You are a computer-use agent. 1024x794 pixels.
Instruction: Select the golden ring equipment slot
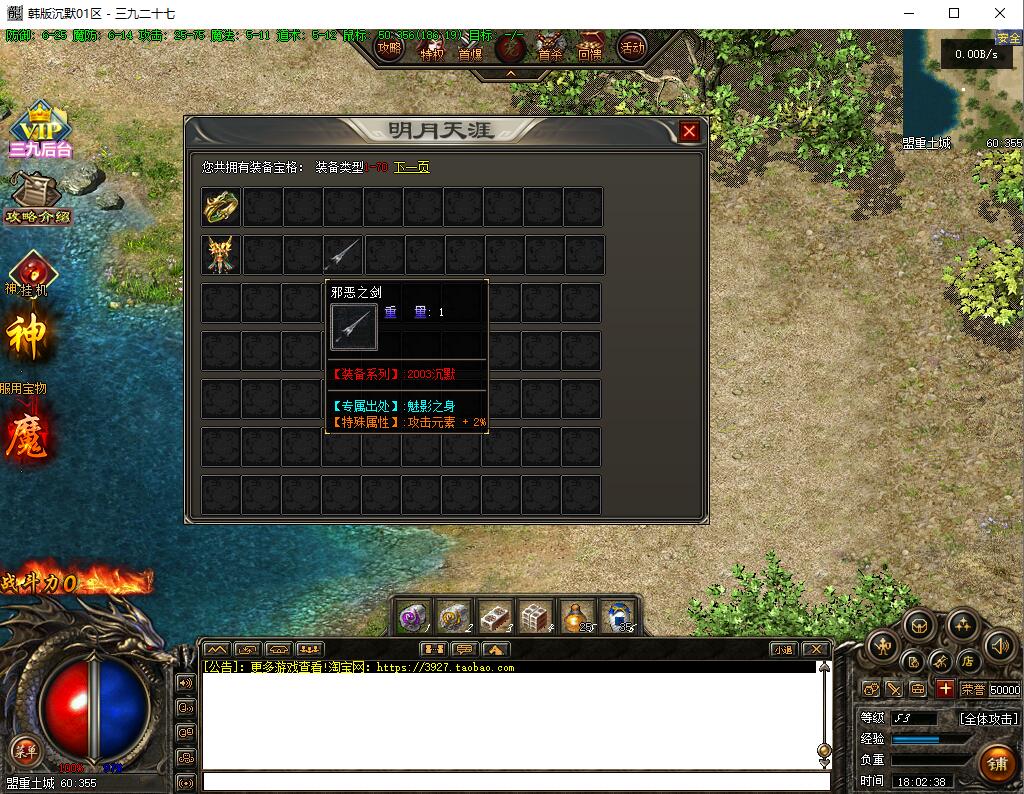click(x=221, y=207)
